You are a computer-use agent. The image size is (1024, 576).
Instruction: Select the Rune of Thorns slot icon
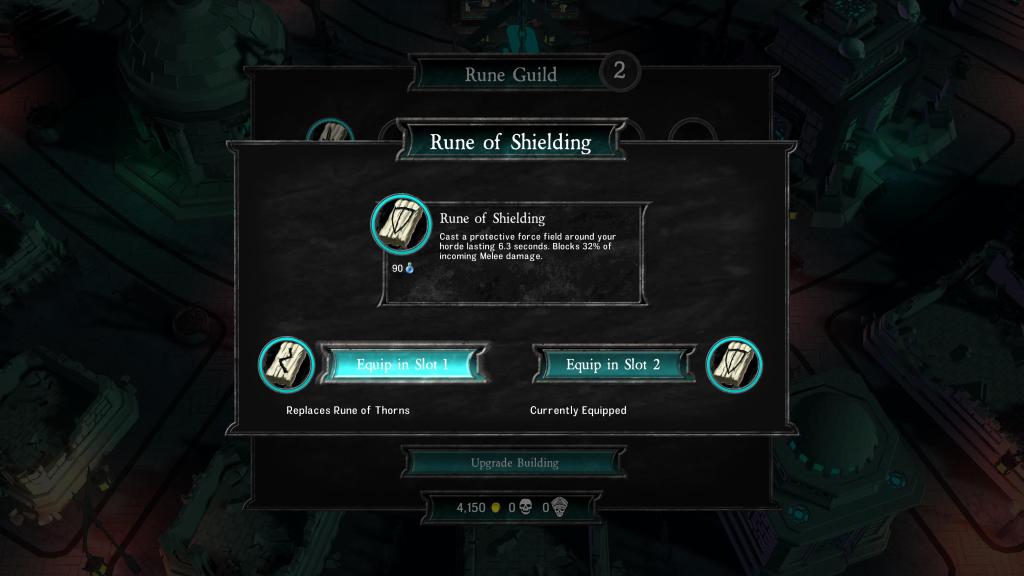coord(286,364)
